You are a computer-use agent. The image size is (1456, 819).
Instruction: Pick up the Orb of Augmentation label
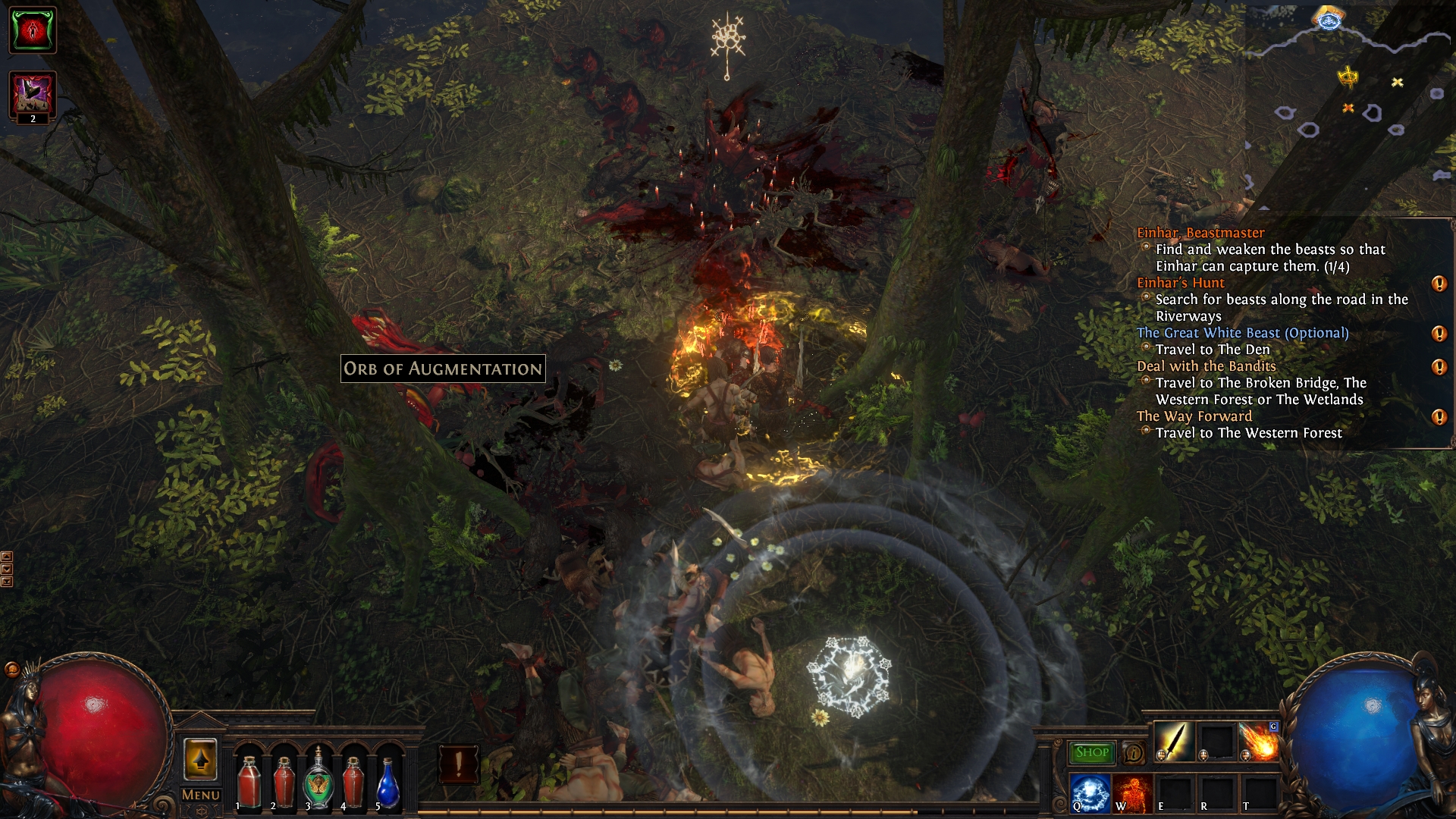click(x=443, y=369)
